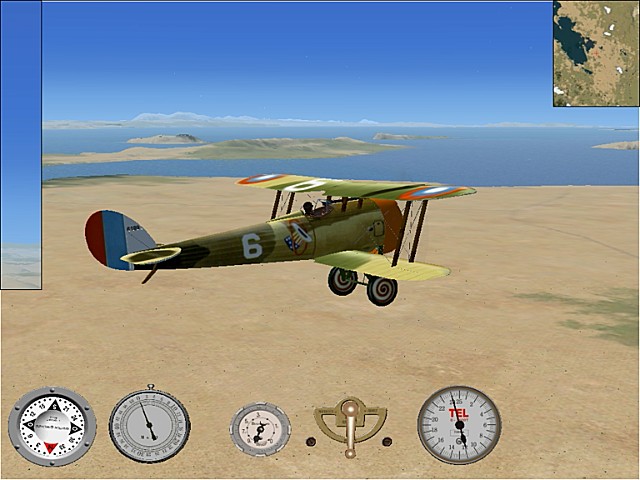Click the brass throttle lever quadrant
Image resolution: width=640 pixels, height=480 pixels.
(349, 424)
